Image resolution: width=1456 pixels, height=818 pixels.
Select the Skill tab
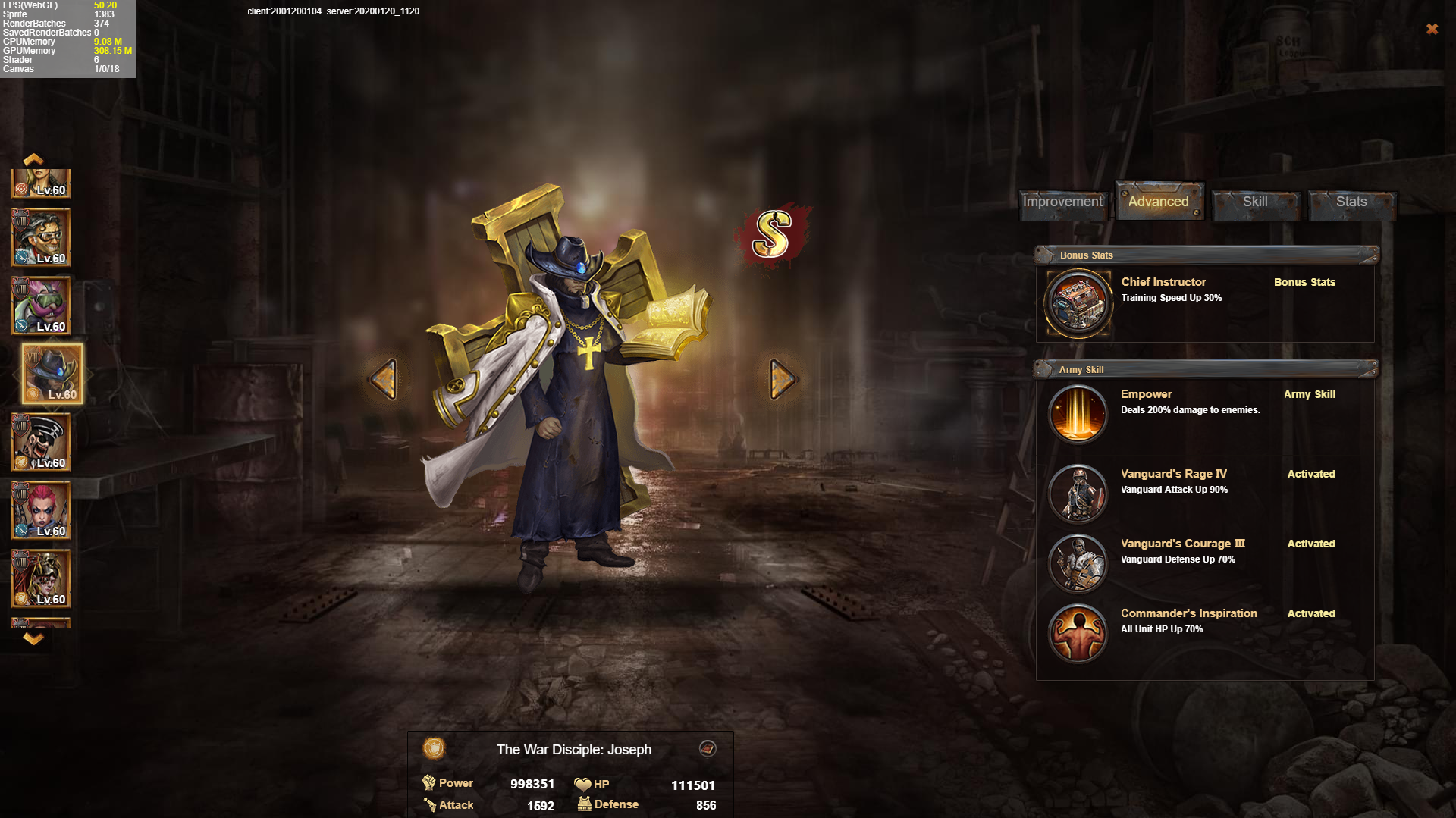(x=1255, y=202)
